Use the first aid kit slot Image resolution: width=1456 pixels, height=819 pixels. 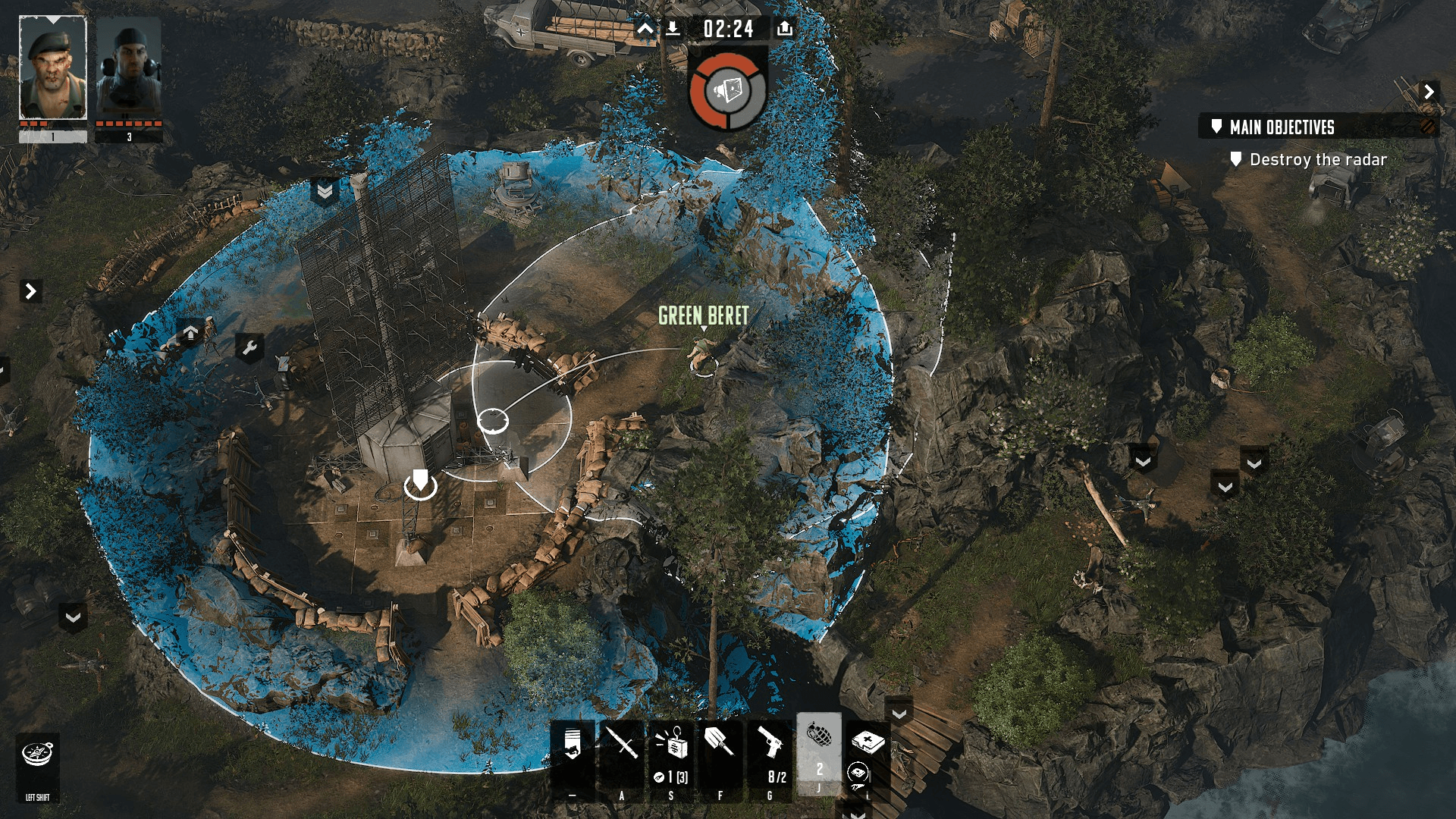868,742
